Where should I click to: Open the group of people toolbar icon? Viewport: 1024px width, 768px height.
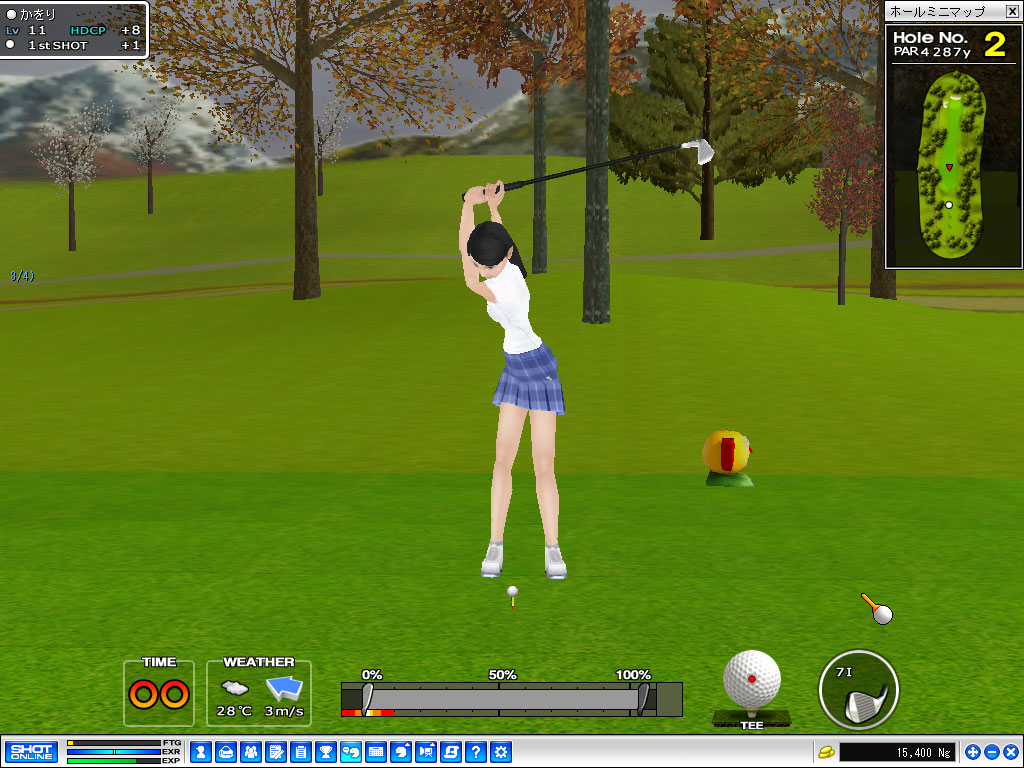pos(250,751)
